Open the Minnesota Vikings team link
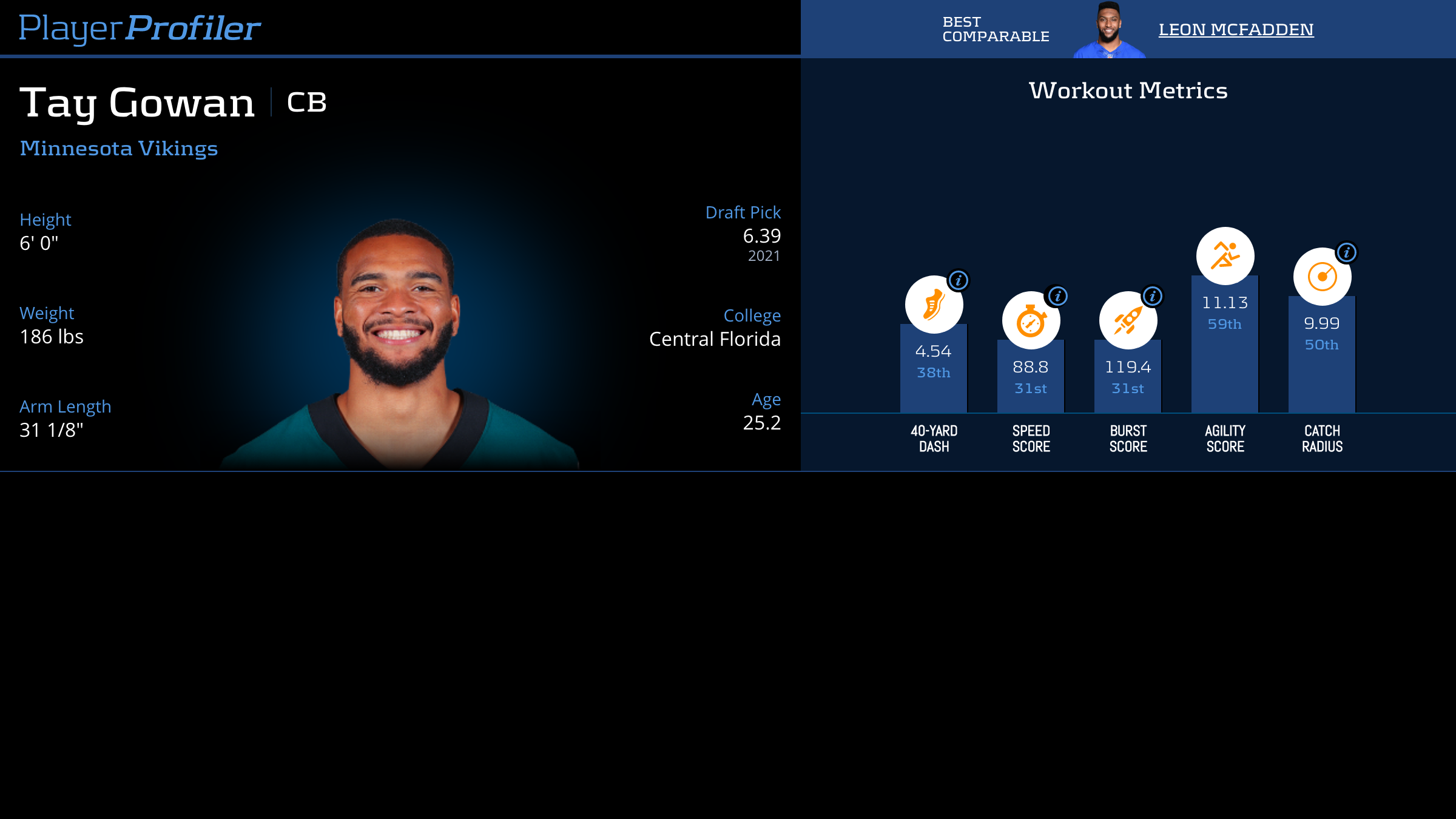Image resolution: width=1456 pixels, height=819 pixels. click(119, 148)
